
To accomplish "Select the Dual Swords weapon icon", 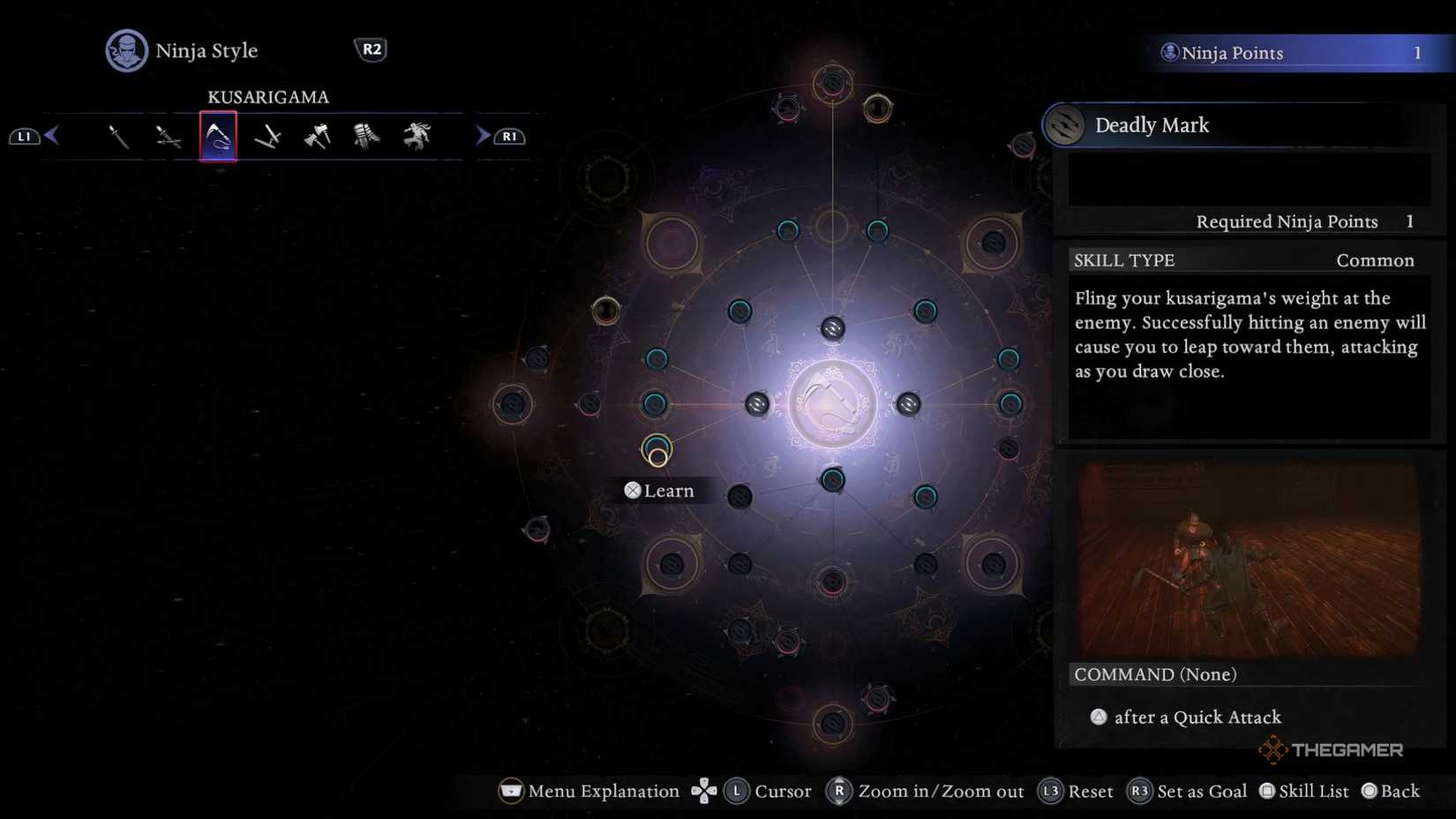I will pos(170,135).
